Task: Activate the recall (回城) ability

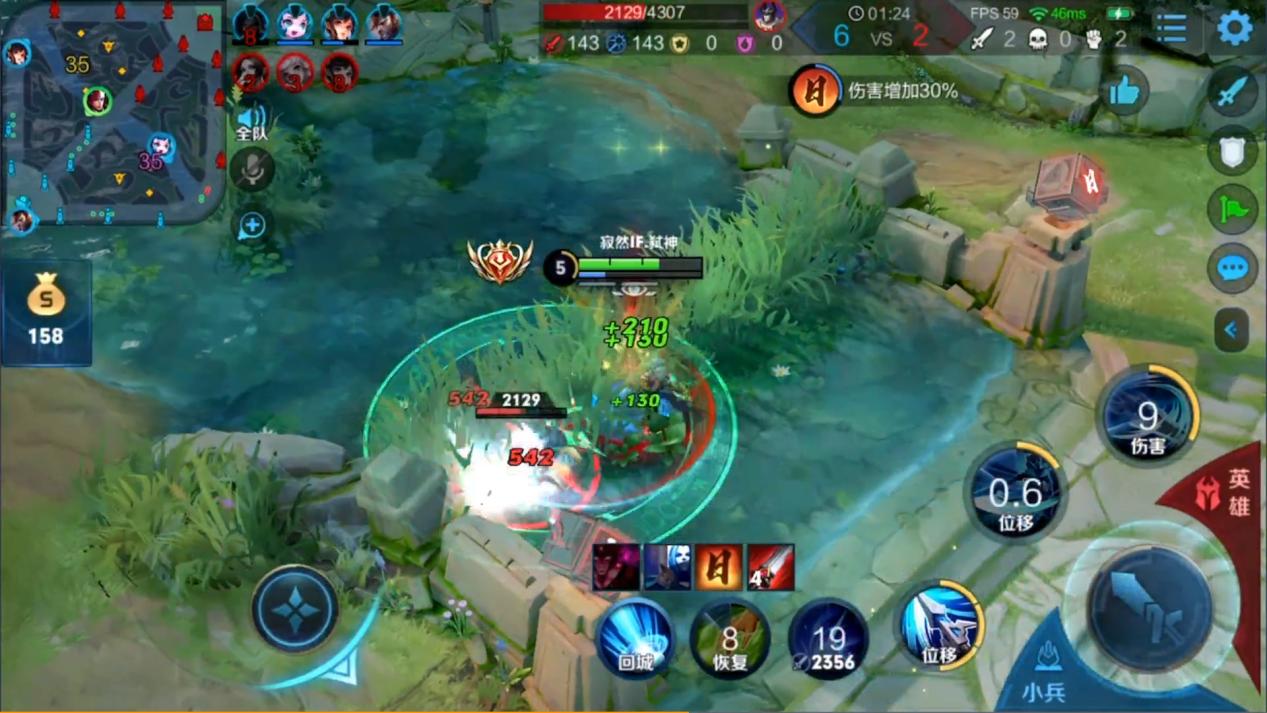Action: (x=635, y=637)
